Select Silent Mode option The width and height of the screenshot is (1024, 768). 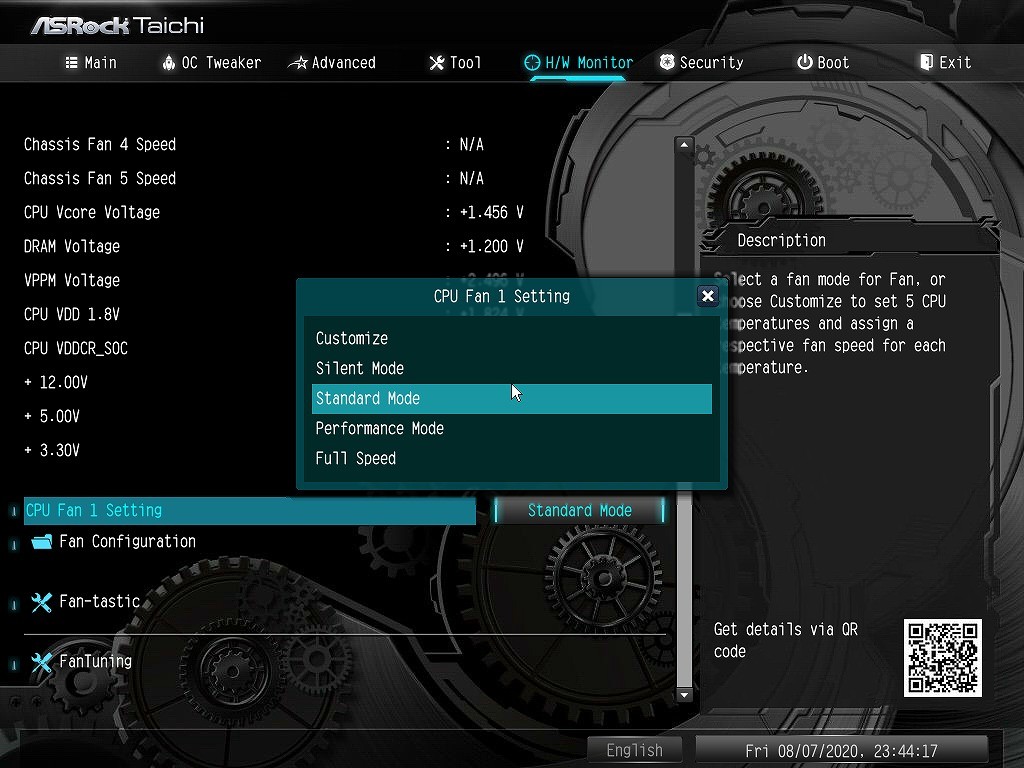tap(360, 368)
